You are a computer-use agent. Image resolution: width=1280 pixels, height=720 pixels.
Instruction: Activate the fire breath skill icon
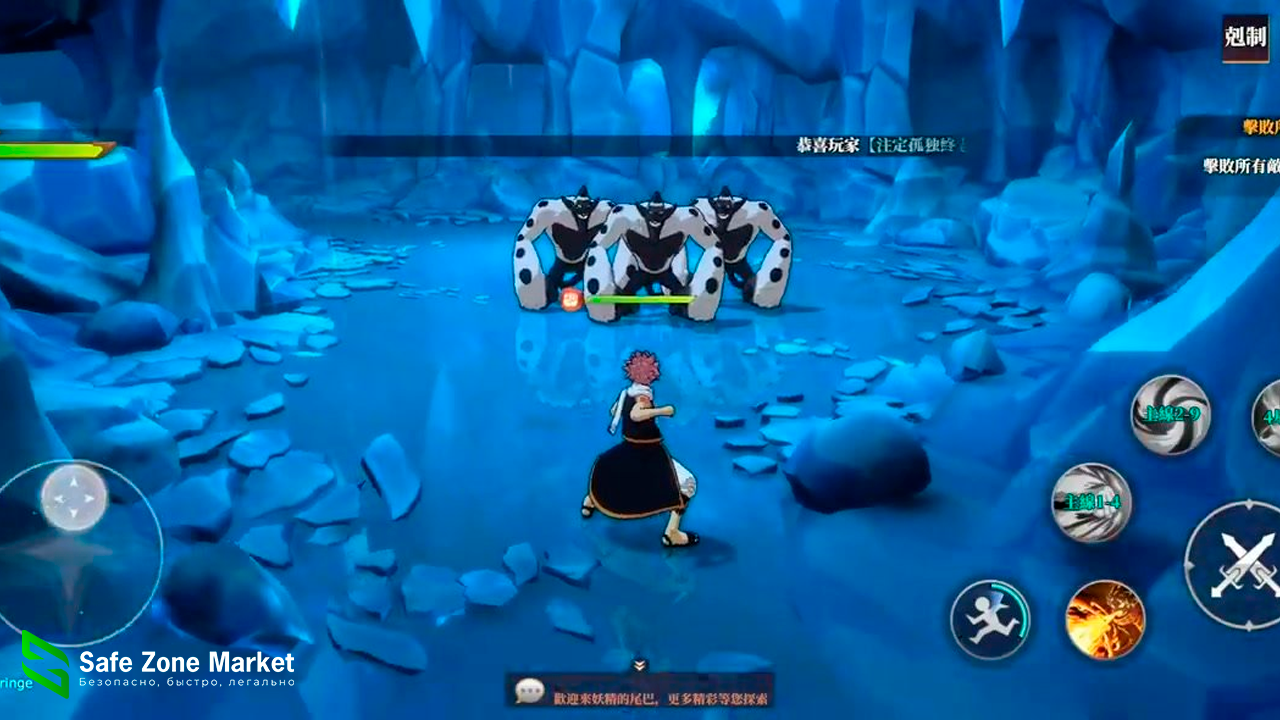(x=1105, y=620)
